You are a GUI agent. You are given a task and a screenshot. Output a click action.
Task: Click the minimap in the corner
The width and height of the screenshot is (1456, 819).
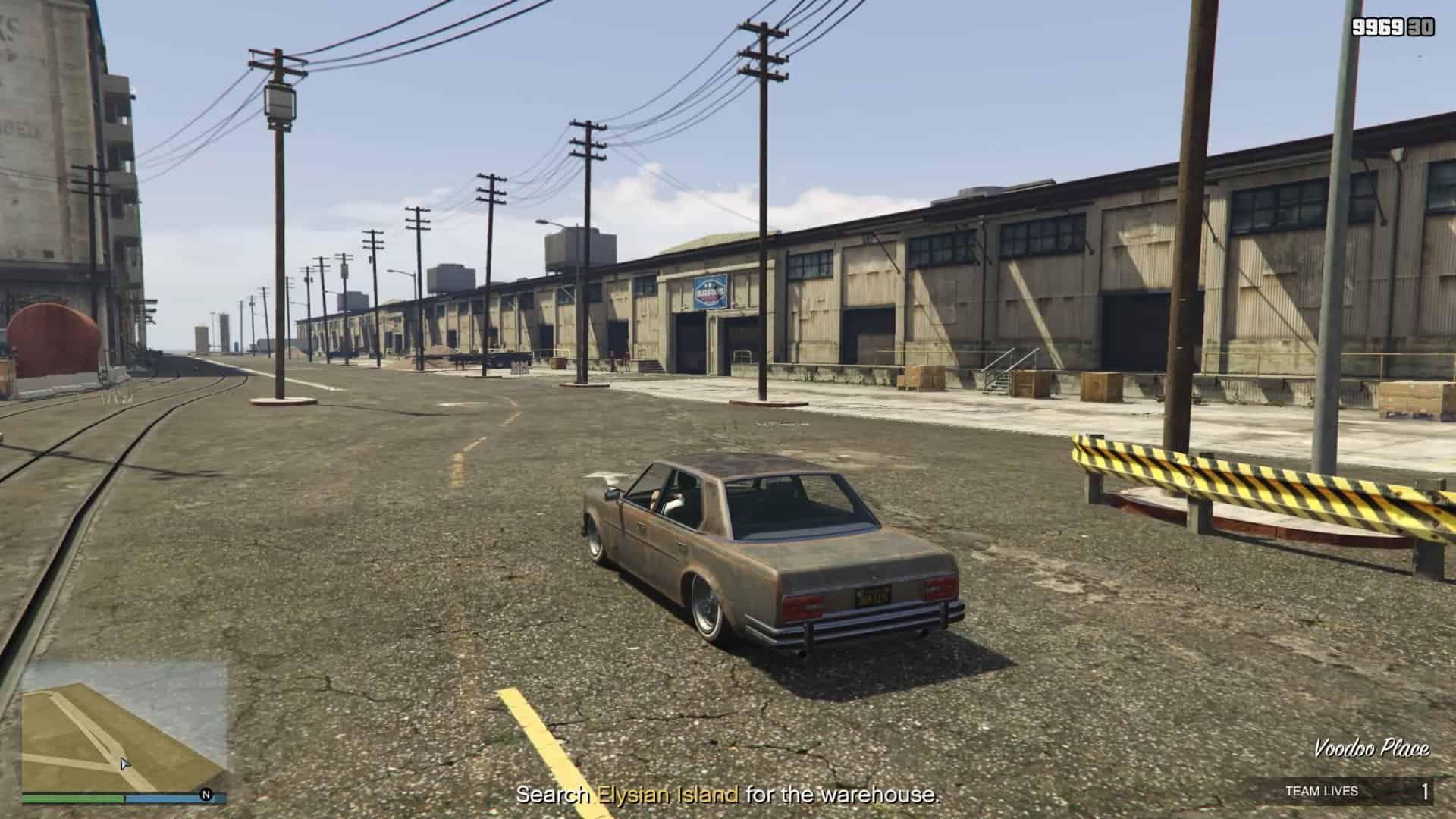tap(124, 726)
